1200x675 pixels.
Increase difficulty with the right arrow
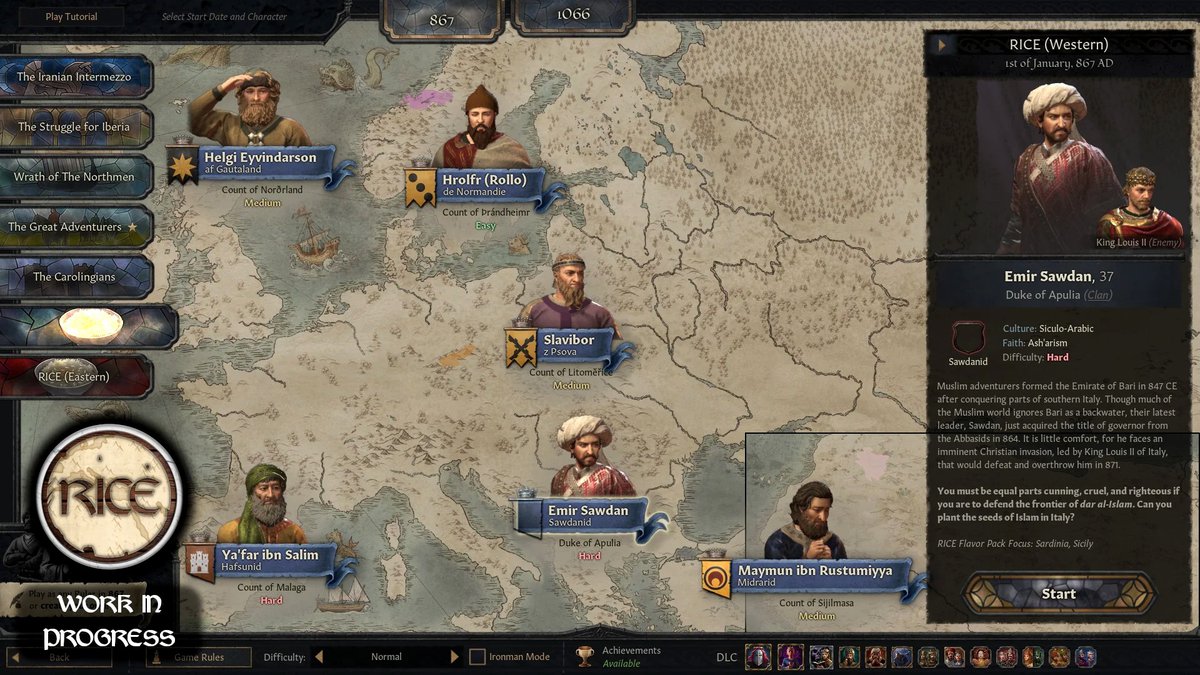pos(455,657)
